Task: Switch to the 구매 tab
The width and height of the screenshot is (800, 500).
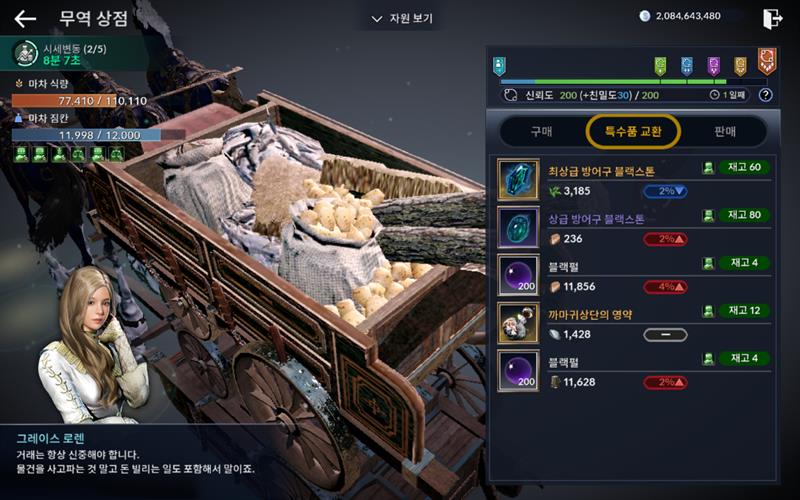Action: [x=540, y=131]
